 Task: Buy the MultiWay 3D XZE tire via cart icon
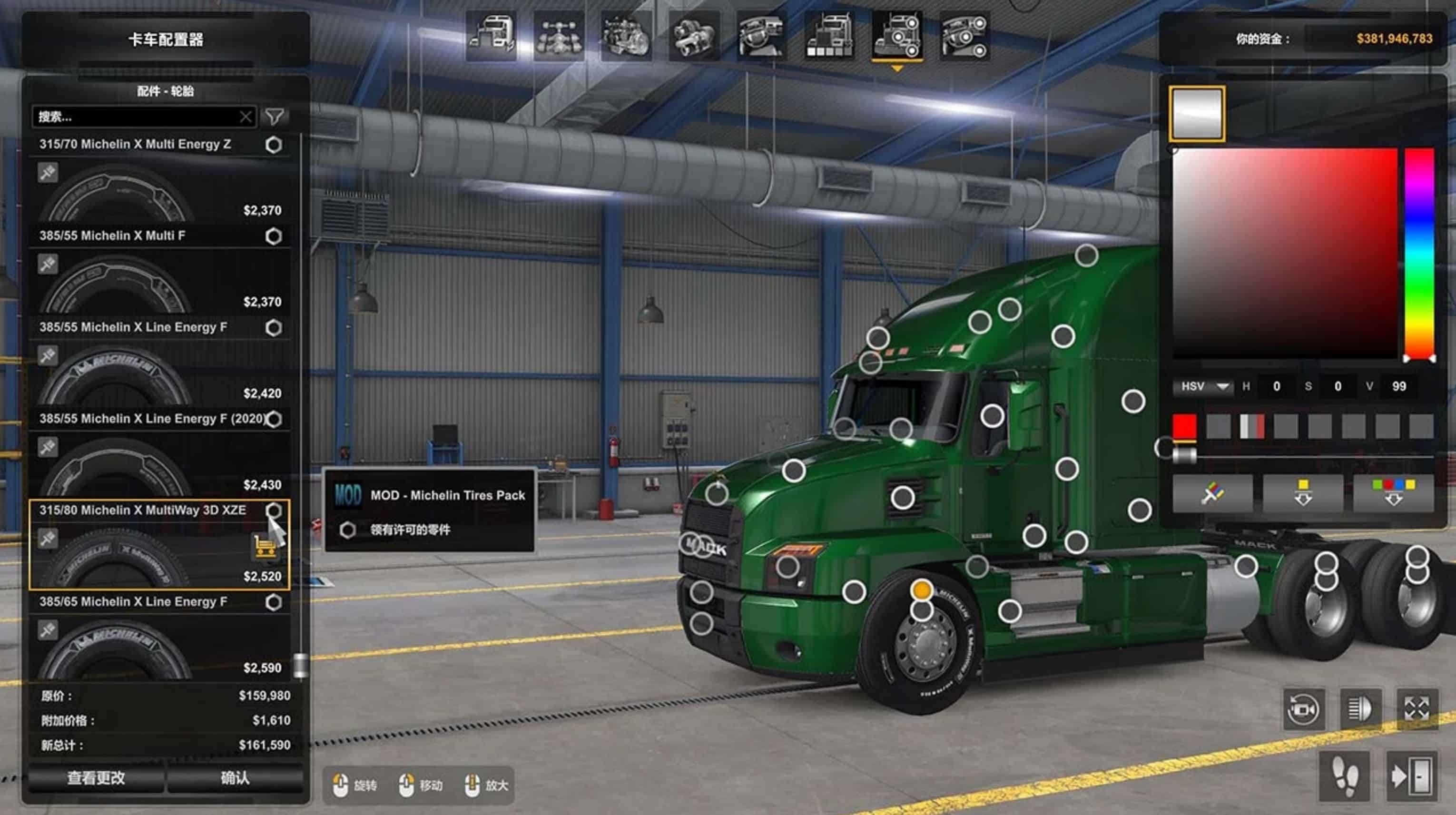264,547
